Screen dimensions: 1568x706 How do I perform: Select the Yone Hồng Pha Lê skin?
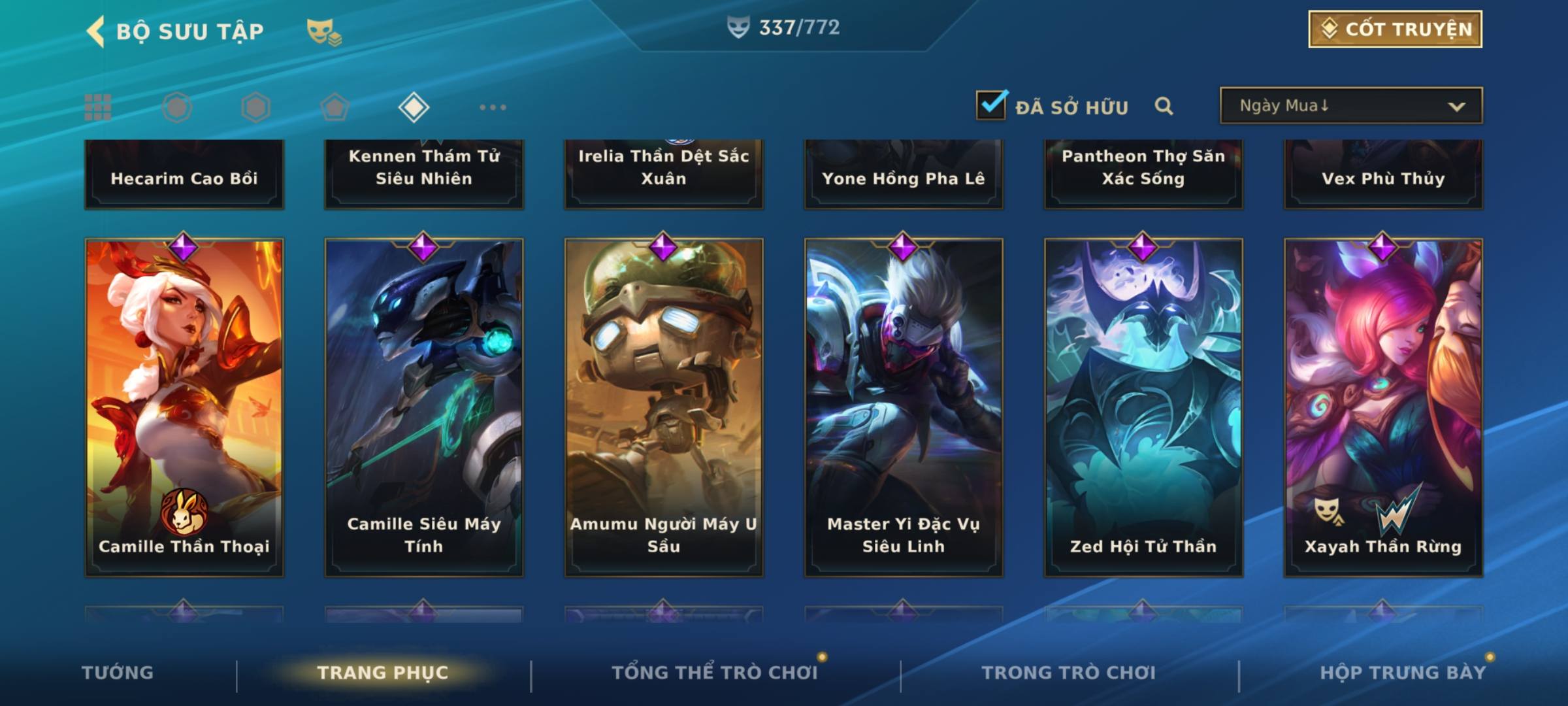pyautogui.click(x=904, y=175)
